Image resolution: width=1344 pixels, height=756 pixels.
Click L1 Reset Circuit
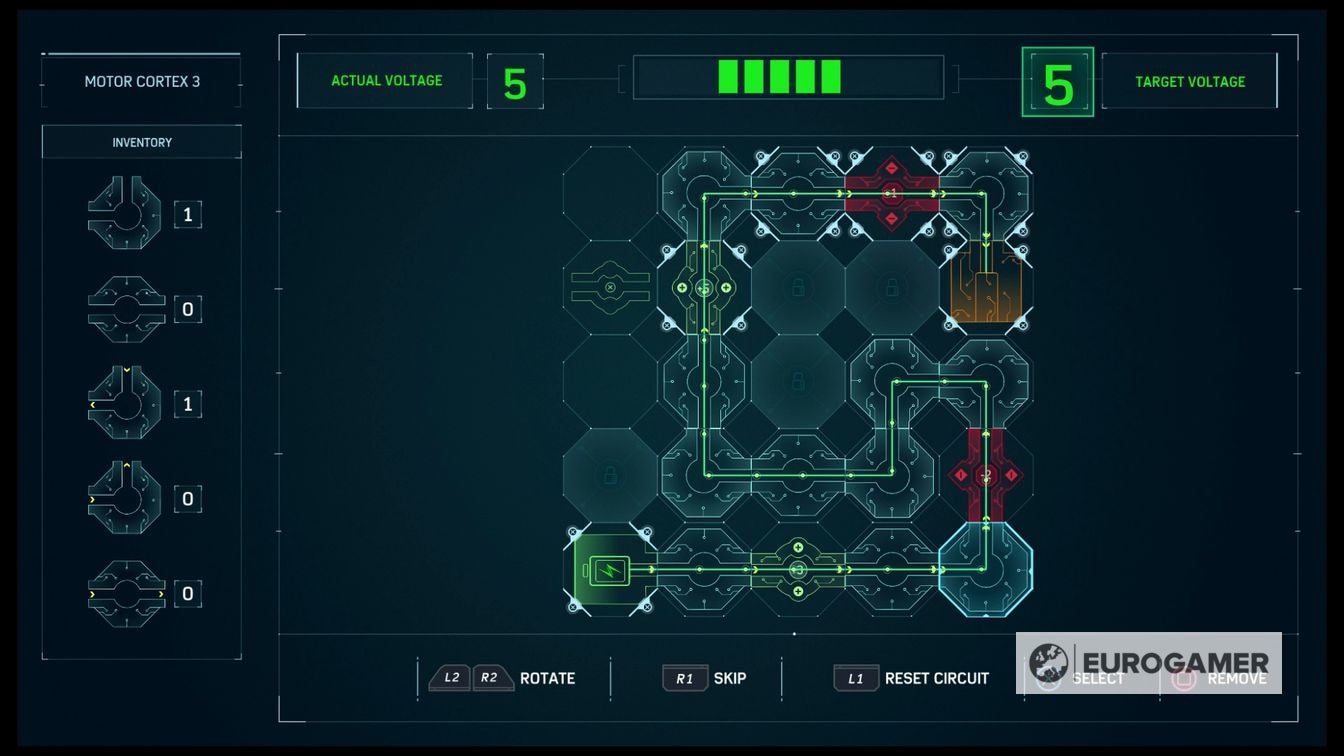point(911,678)
